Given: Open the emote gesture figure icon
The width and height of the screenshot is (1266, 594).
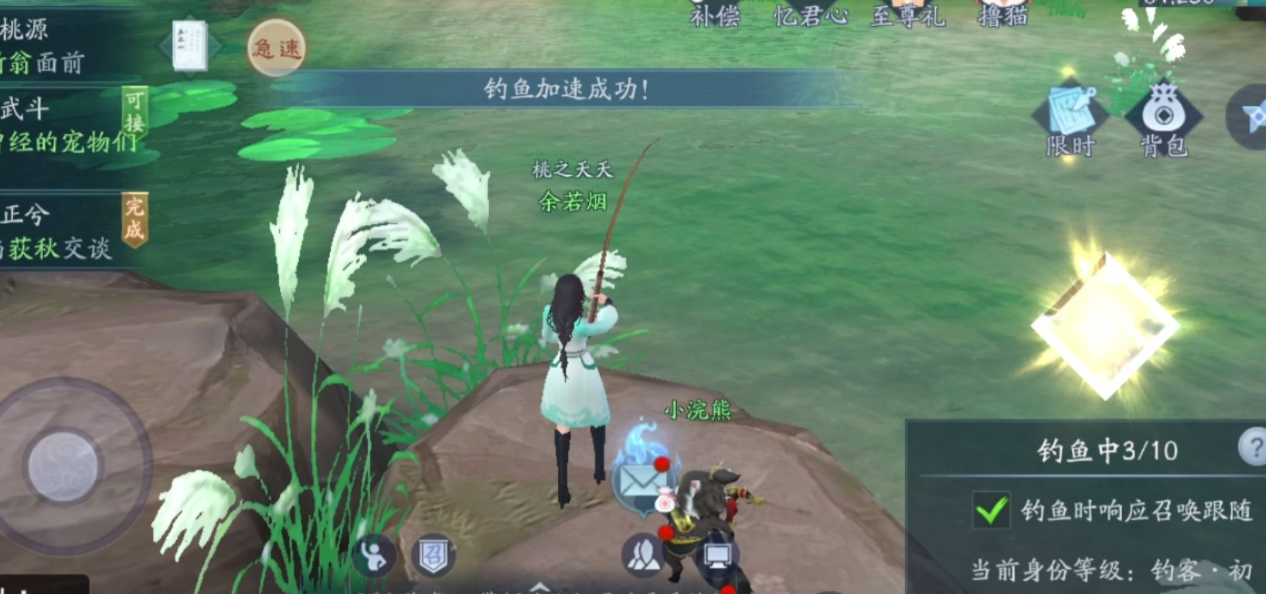Looking at the screenshot, I should (x=374, y=556).
